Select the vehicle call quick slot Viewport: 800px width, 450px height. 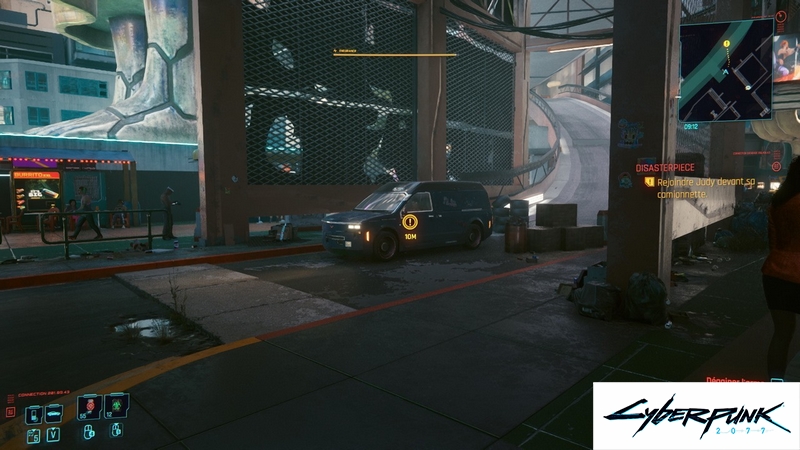click(x=53, y=412)
